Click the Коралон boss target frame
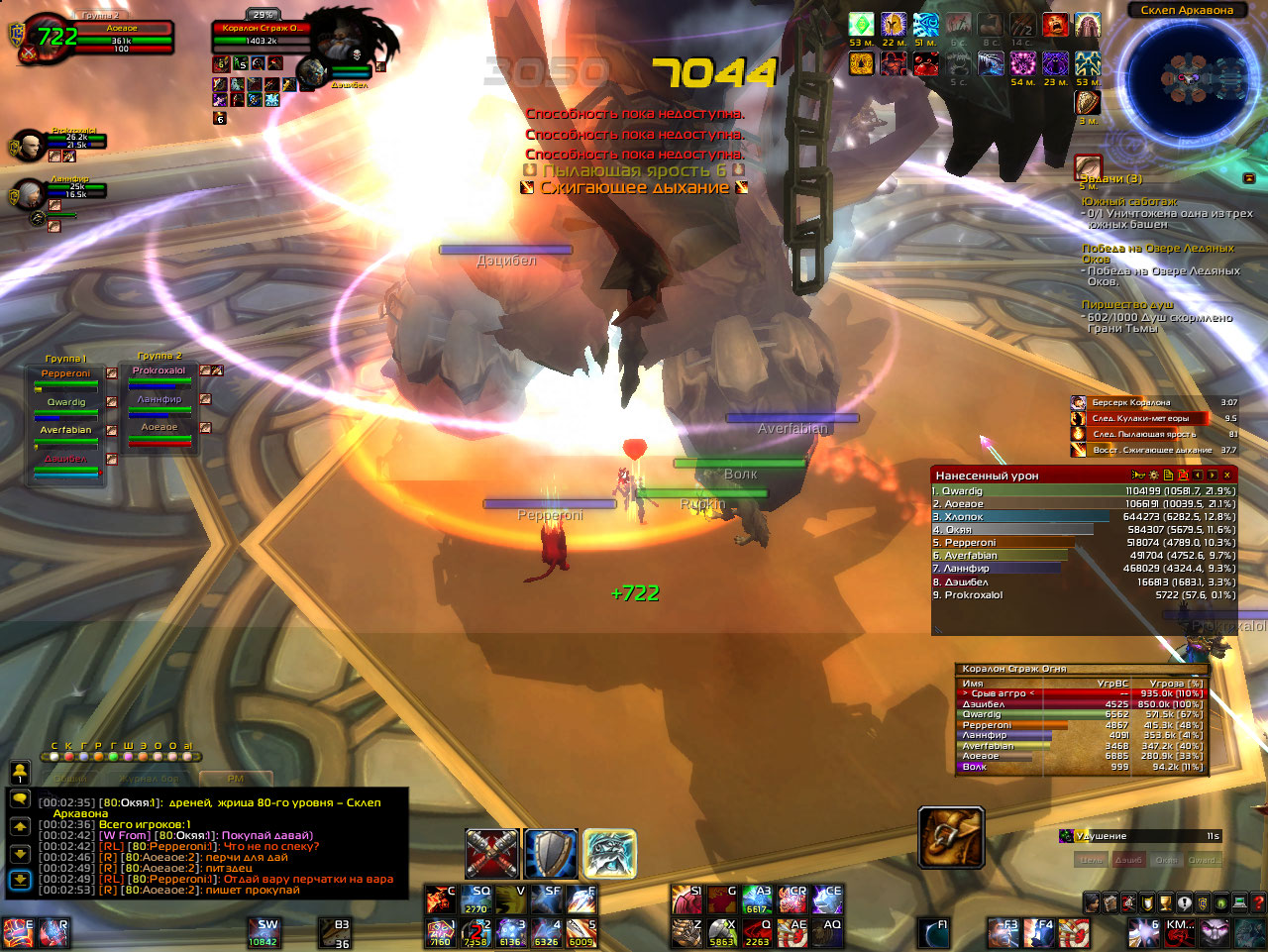The width and height of the screenshot is (1268, 952). tap(263, 36)
